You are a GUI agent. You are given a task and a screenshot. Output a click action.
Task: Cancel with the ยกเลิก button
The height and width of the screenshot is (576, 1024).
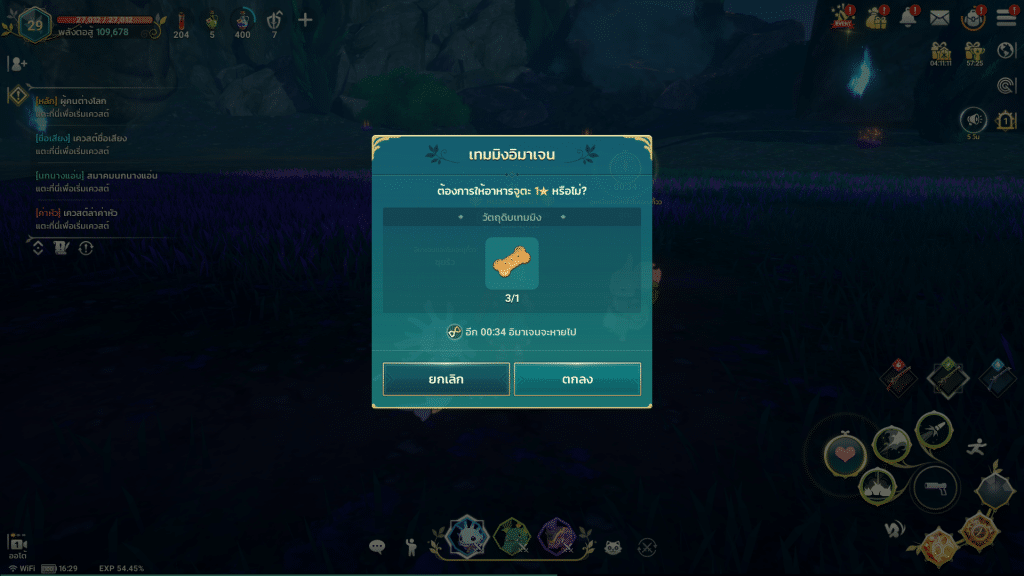446,379
